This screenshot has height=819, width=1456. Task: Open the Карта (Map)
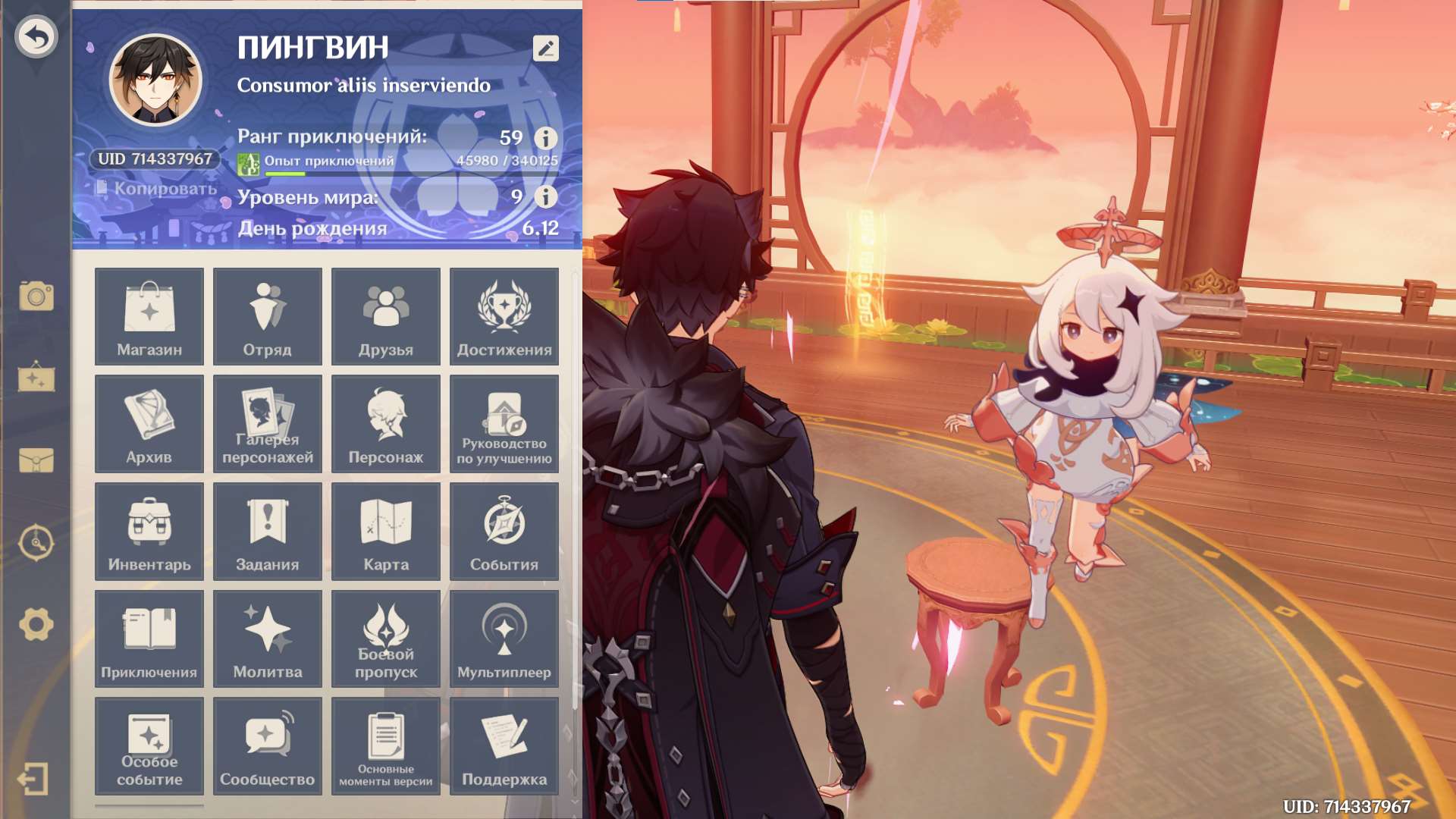pyautogui.click(x=386, y=531)
